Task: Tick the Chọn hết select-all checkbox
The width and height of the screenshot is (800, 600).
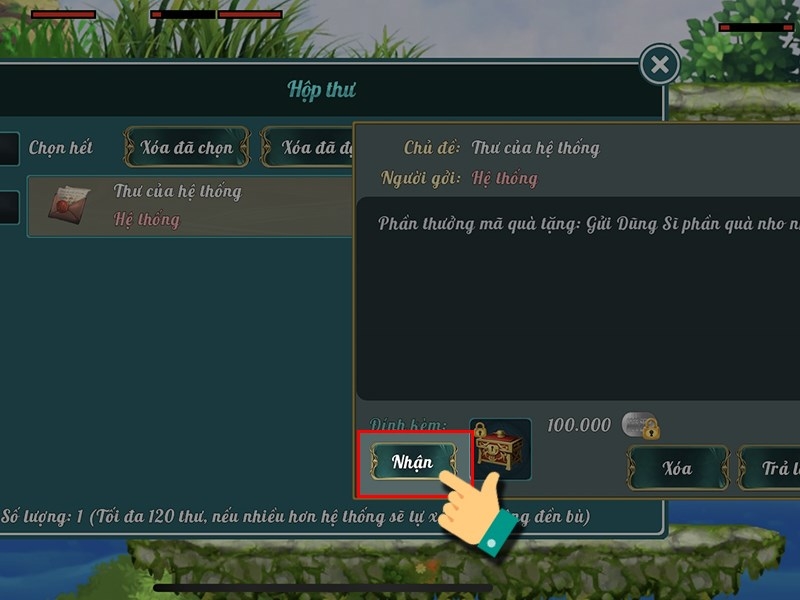Action: pyautogui.click(x=8, y=148)
